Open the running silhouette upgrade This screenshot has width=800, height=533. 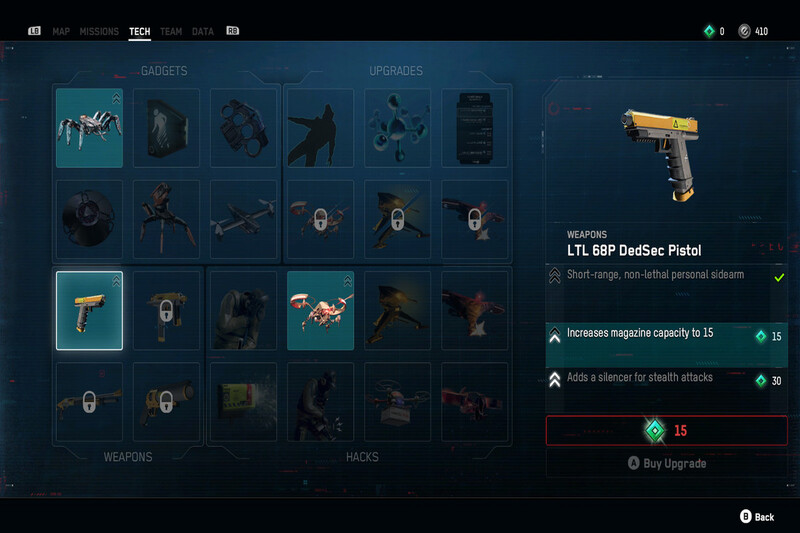(x=320, y=128)
